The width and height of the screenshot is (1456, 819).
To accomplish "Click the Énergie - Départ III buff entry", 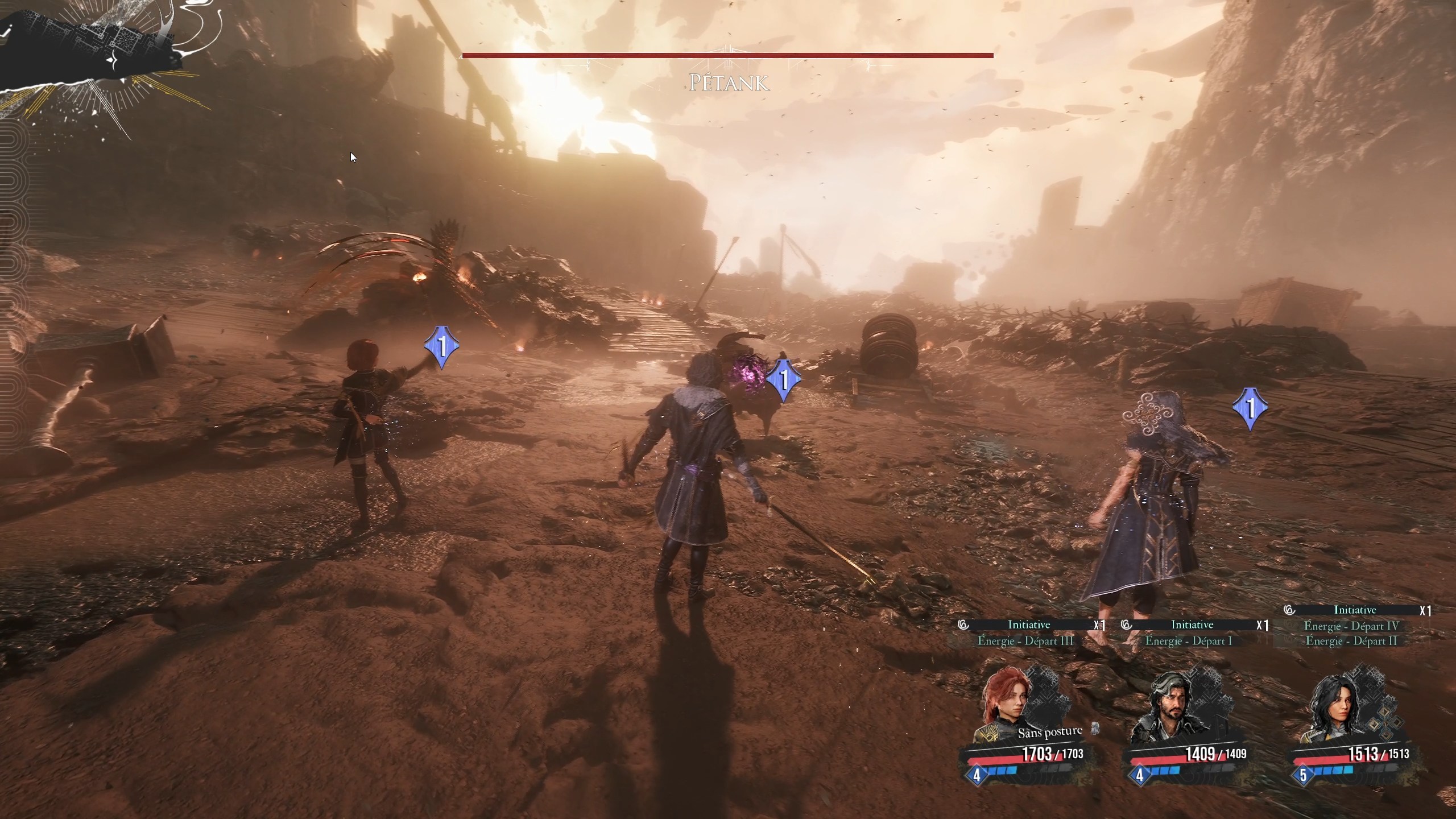I will click(1025, 641).
